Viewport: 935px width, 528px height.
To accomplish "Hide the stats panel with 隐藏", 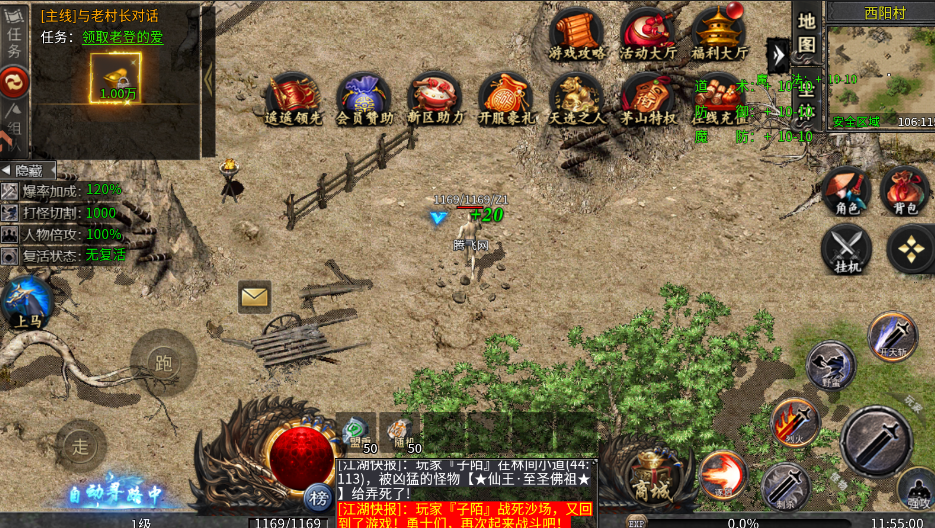I will (x=28, y=170).
